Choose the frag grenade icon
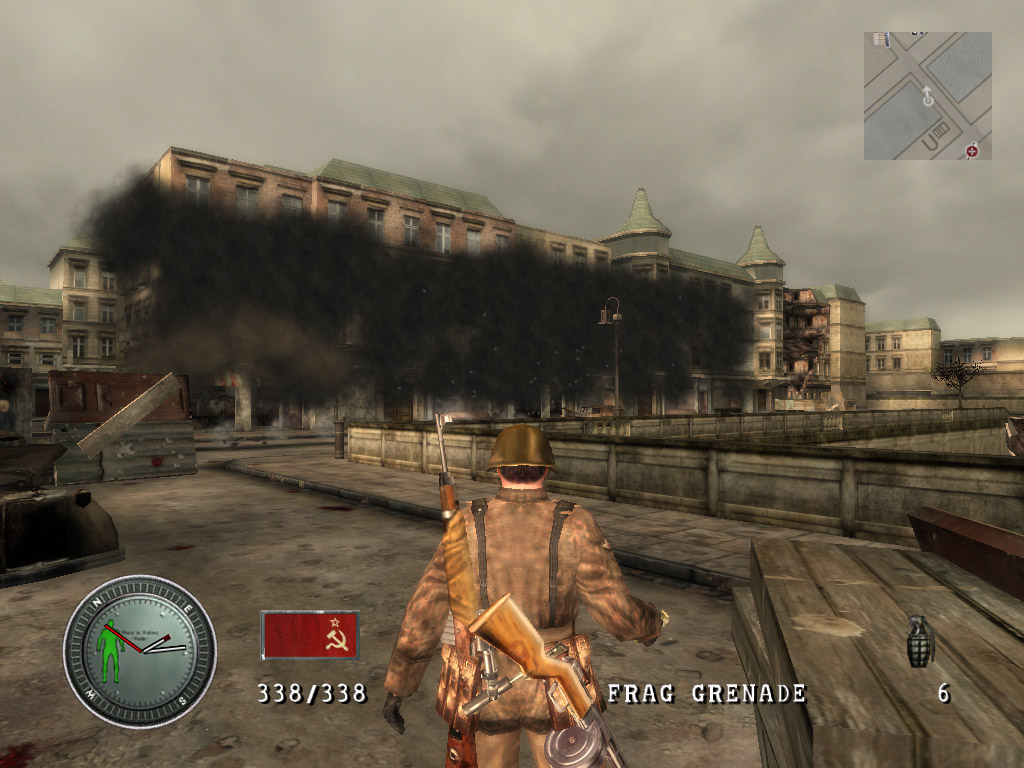1024x768 pixels. tap(919, 641)
